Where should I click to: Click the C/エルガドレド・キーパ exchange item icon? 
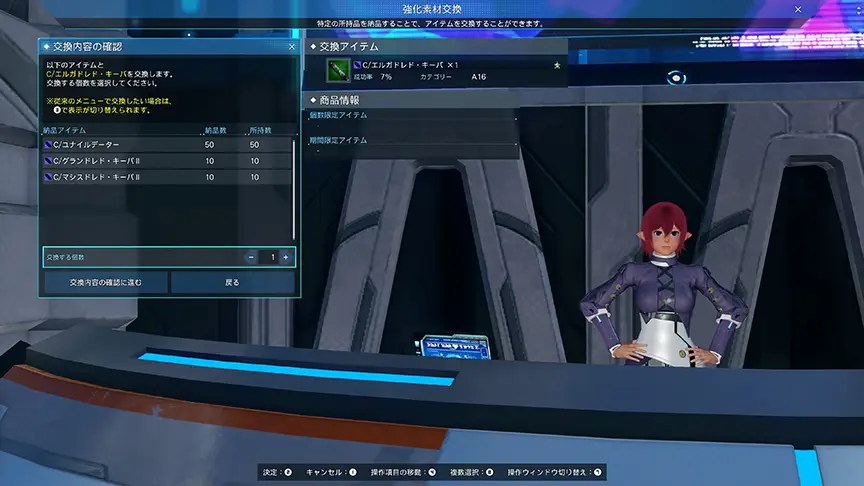coord(337,70)
